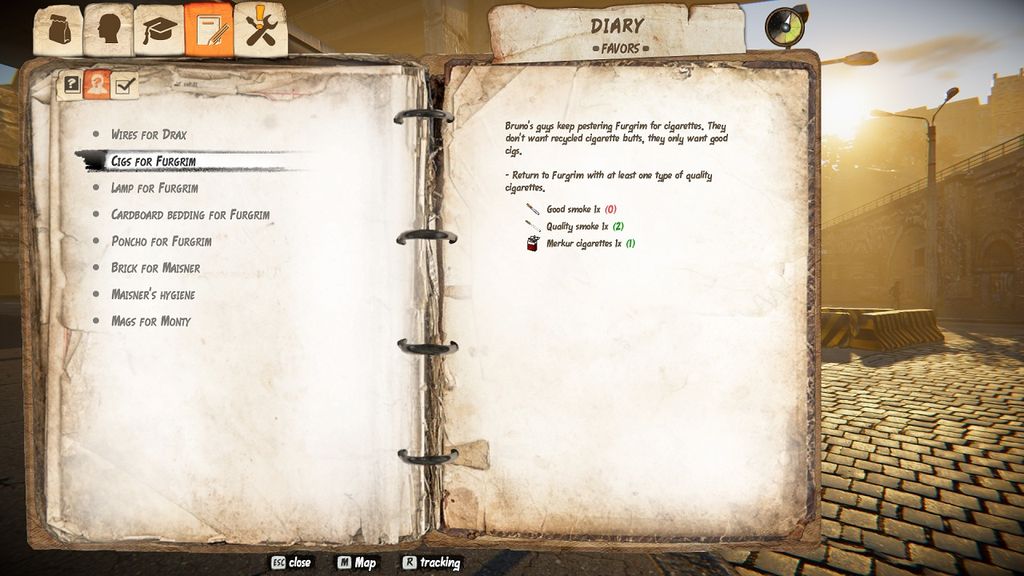Open the crafting tools tab
The height and width of the screenshot is (576, 1024).
[261, 31]
